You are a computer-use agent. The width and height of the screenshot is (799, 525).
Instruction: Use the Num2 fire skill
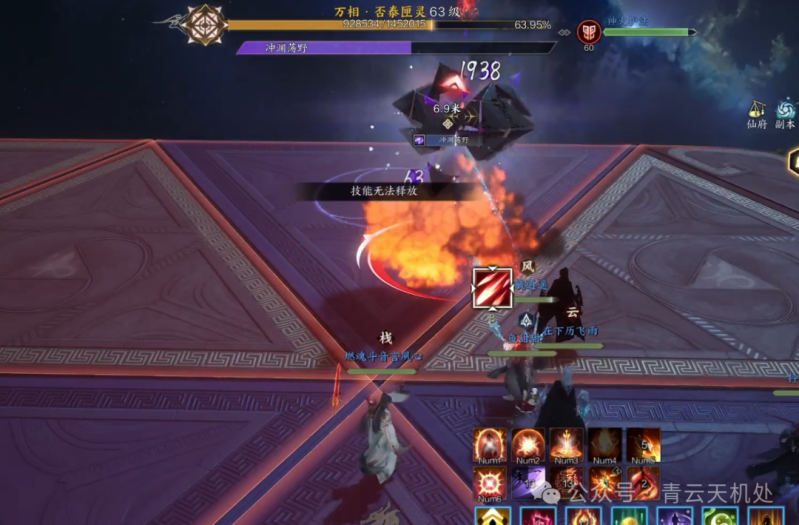[527, 445]
